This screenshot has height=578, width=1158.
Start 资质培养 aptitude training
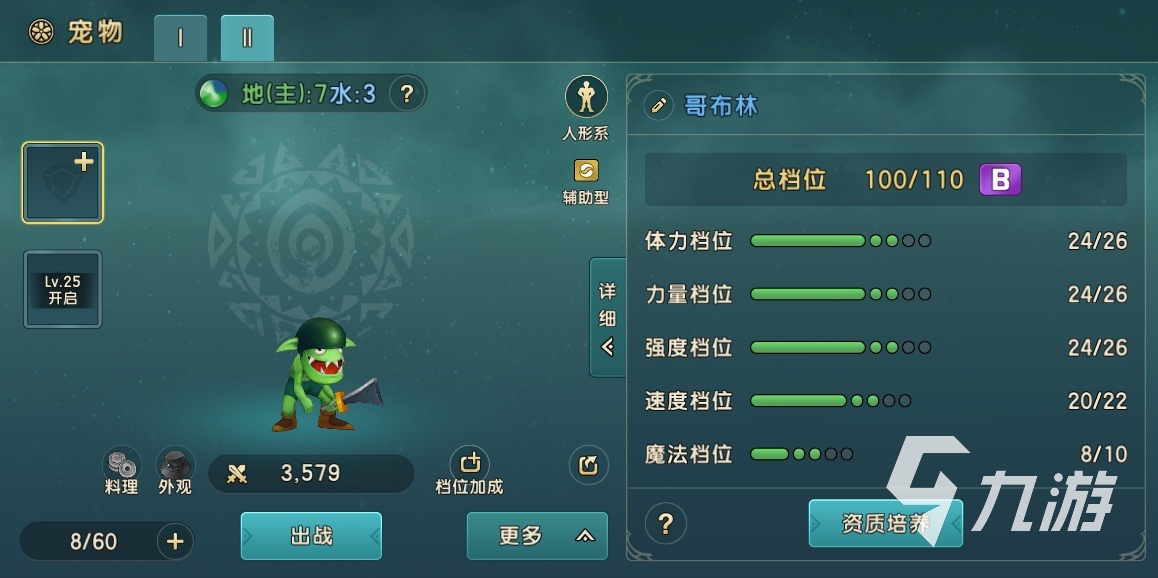click(885, 523)
